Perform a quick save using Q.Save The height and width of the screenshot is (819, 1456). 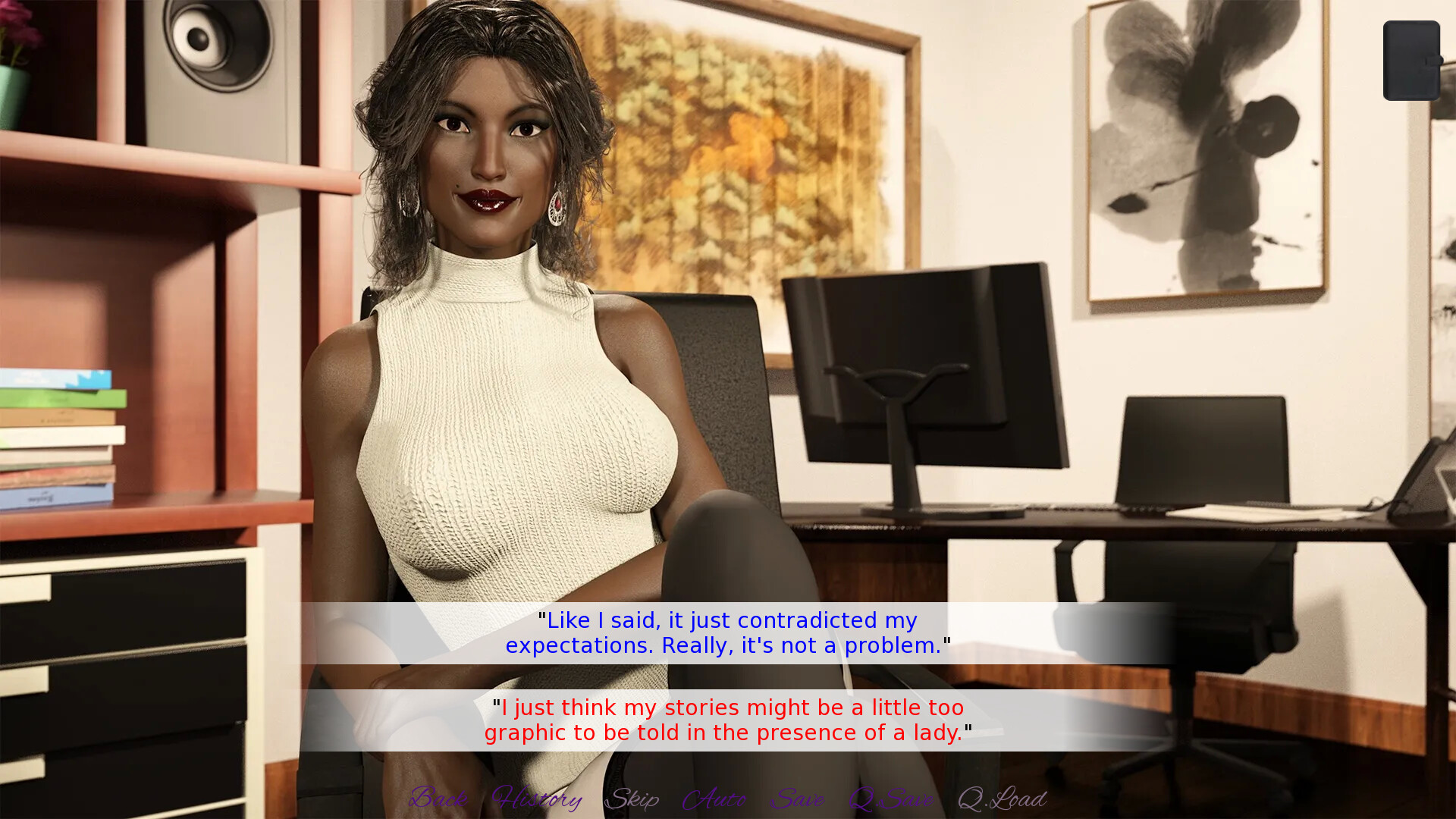coord(891,799)
